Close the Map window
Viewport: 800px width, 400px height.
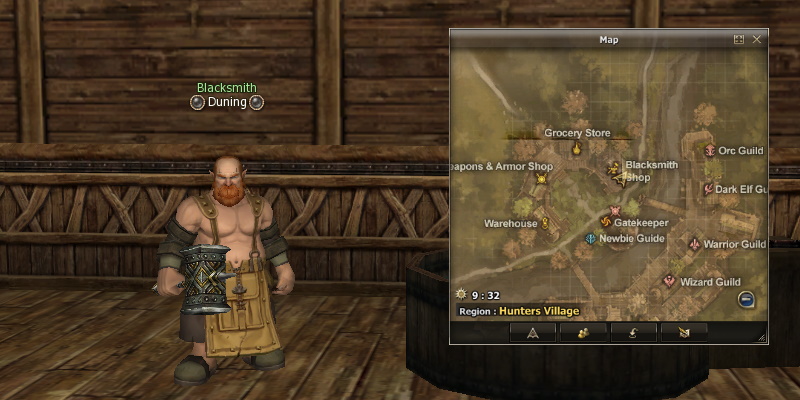[x=757, y=39]
